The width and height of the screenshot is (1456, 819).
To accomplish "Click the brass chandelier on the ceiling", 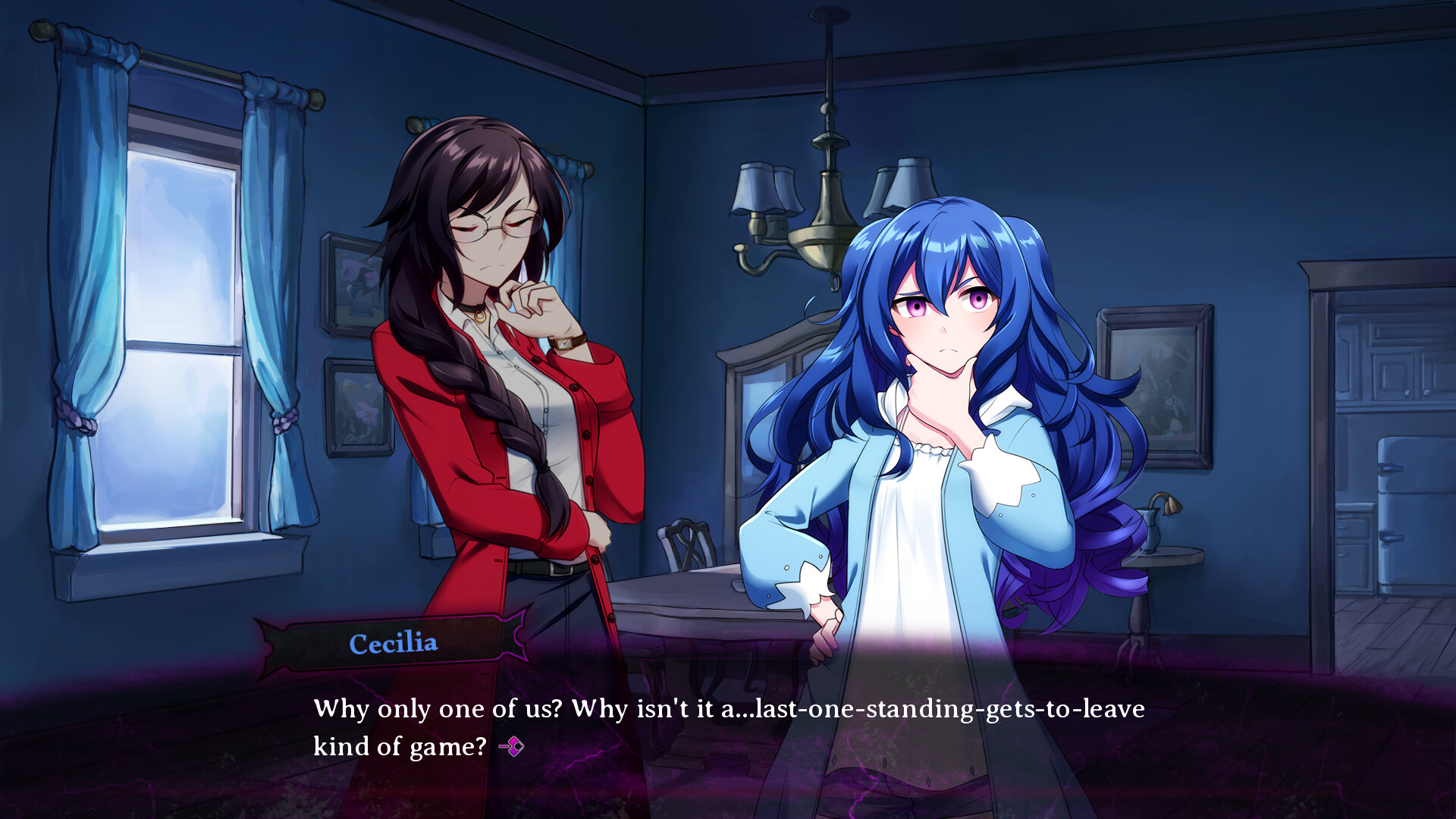I will point(827,197).
